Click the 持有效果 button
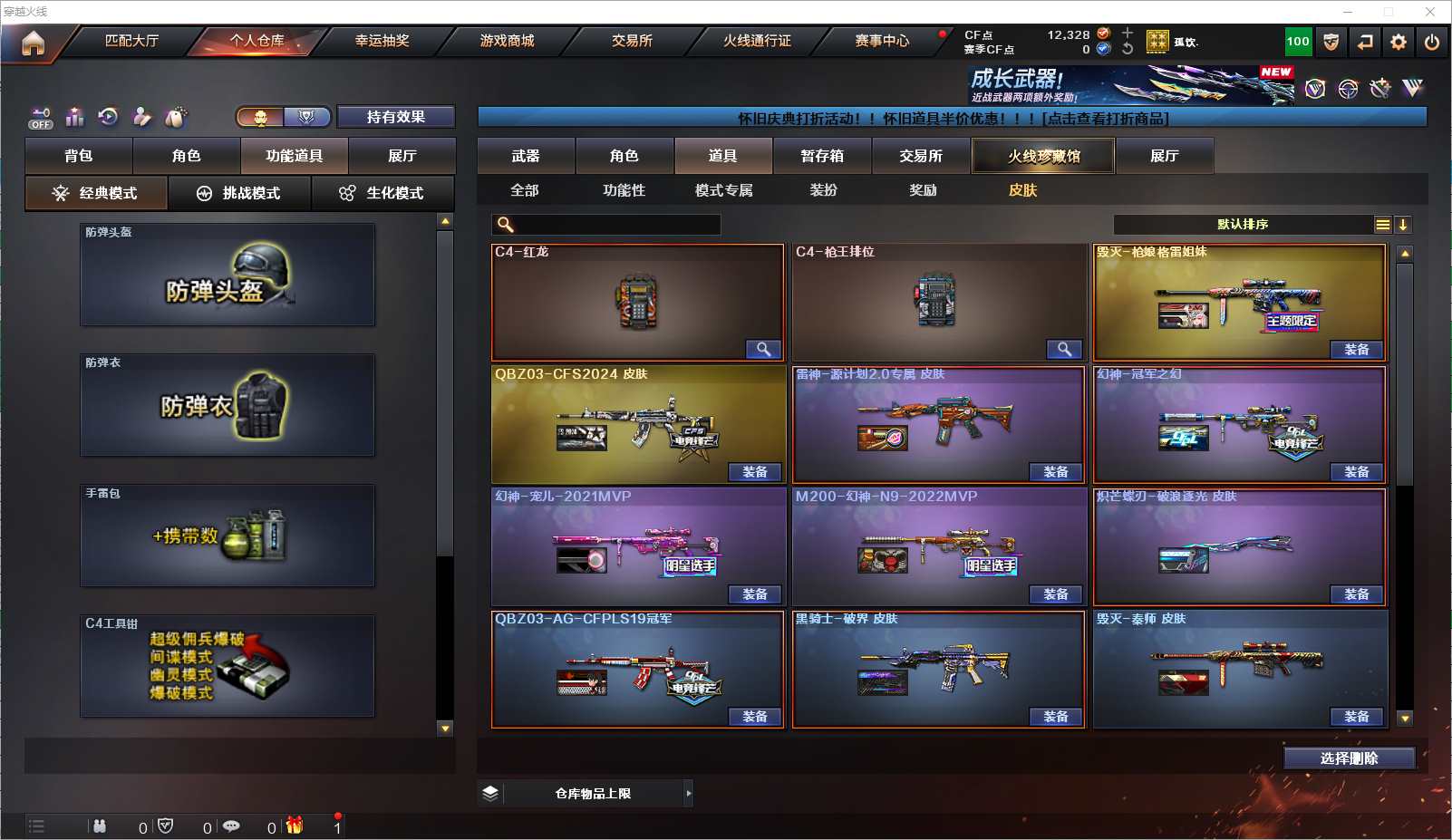 point(396,117)
